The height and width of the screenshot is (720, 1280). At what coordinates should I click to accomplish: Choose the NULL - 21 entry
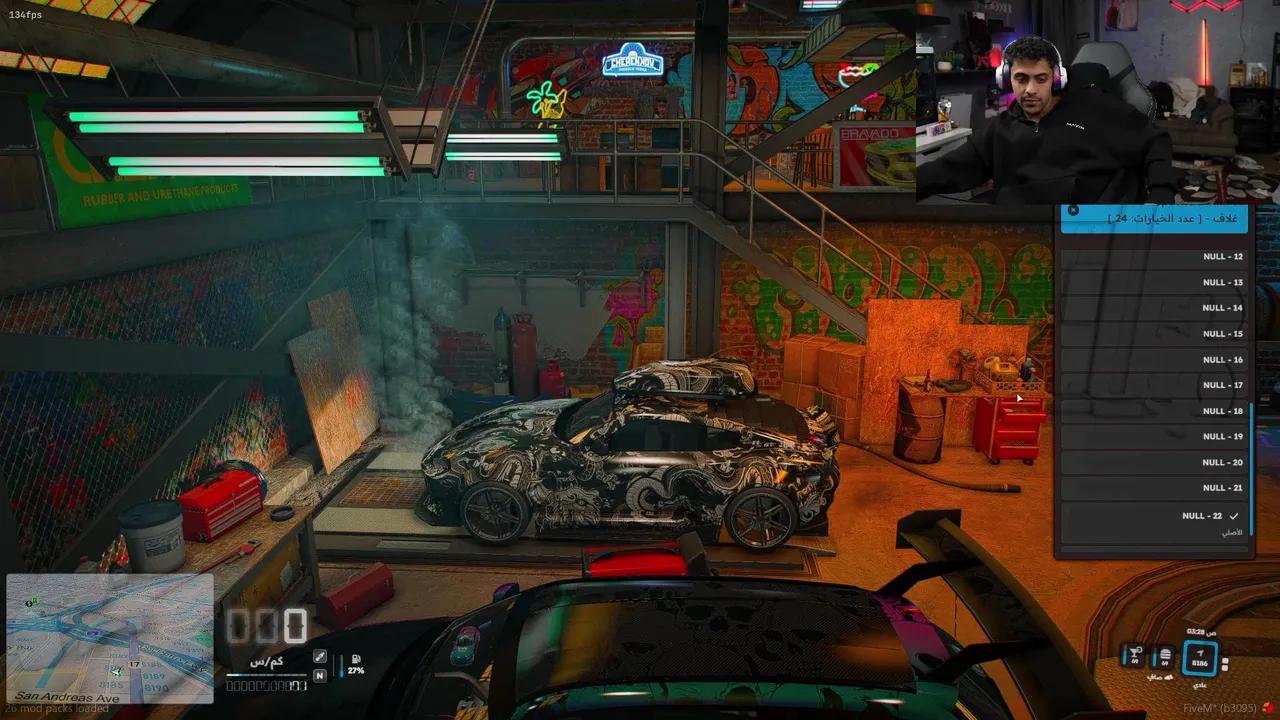pyautogui.click(x=1153, y=488)
